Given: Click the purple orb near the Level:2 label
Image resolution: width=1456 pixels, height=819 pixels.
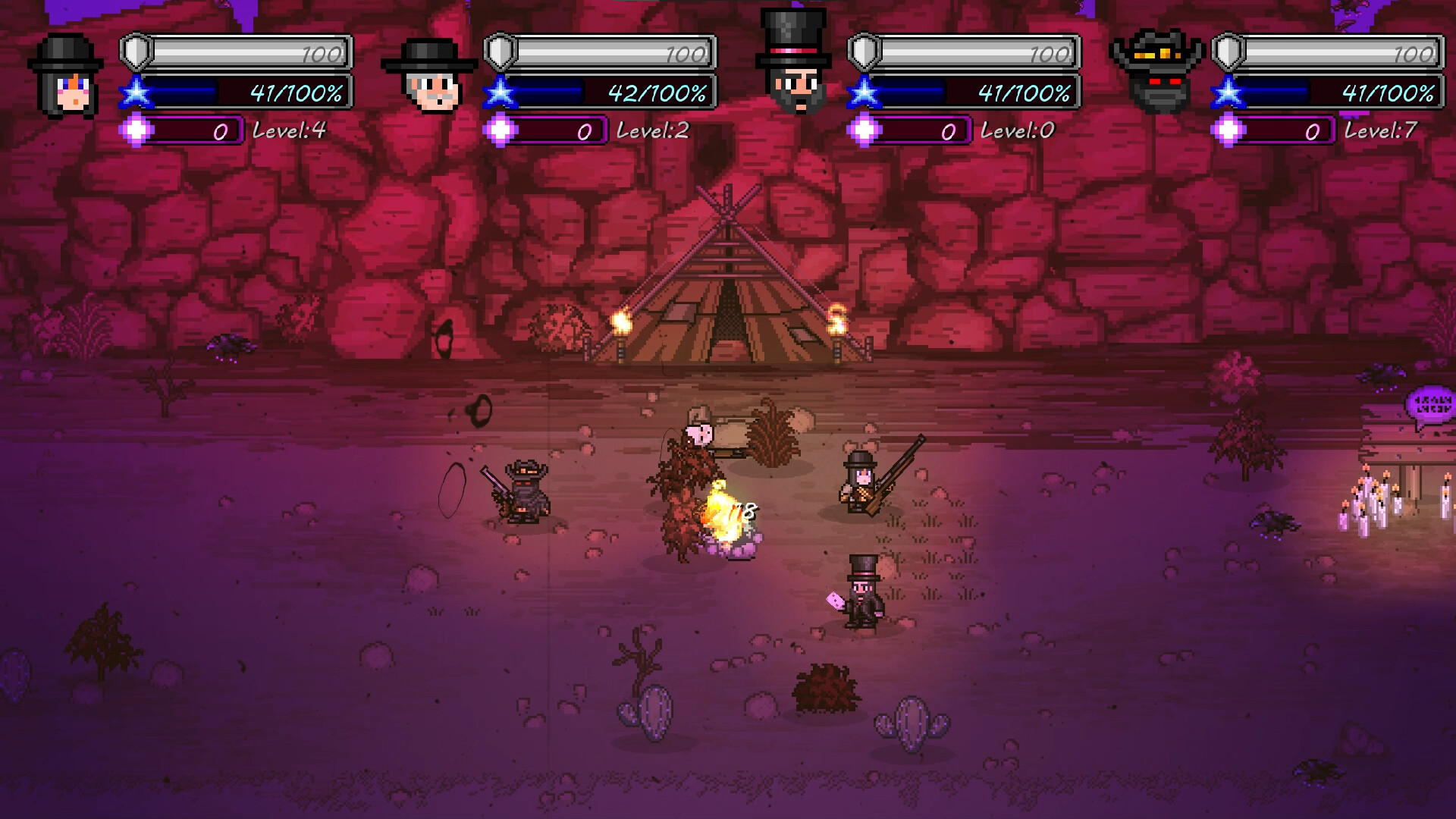Looking at the screenshot, I should point(499,130).
